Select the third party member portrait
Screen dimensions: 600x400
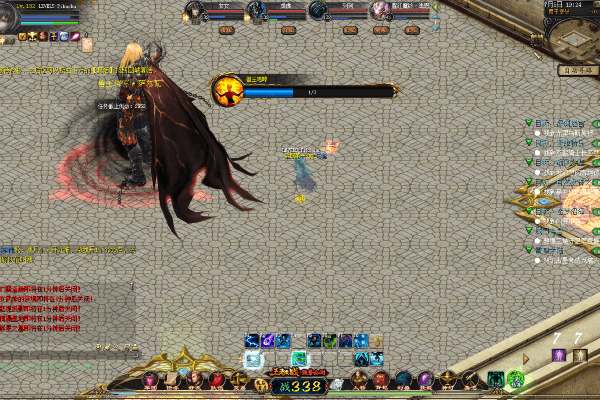tap(319, 11)
